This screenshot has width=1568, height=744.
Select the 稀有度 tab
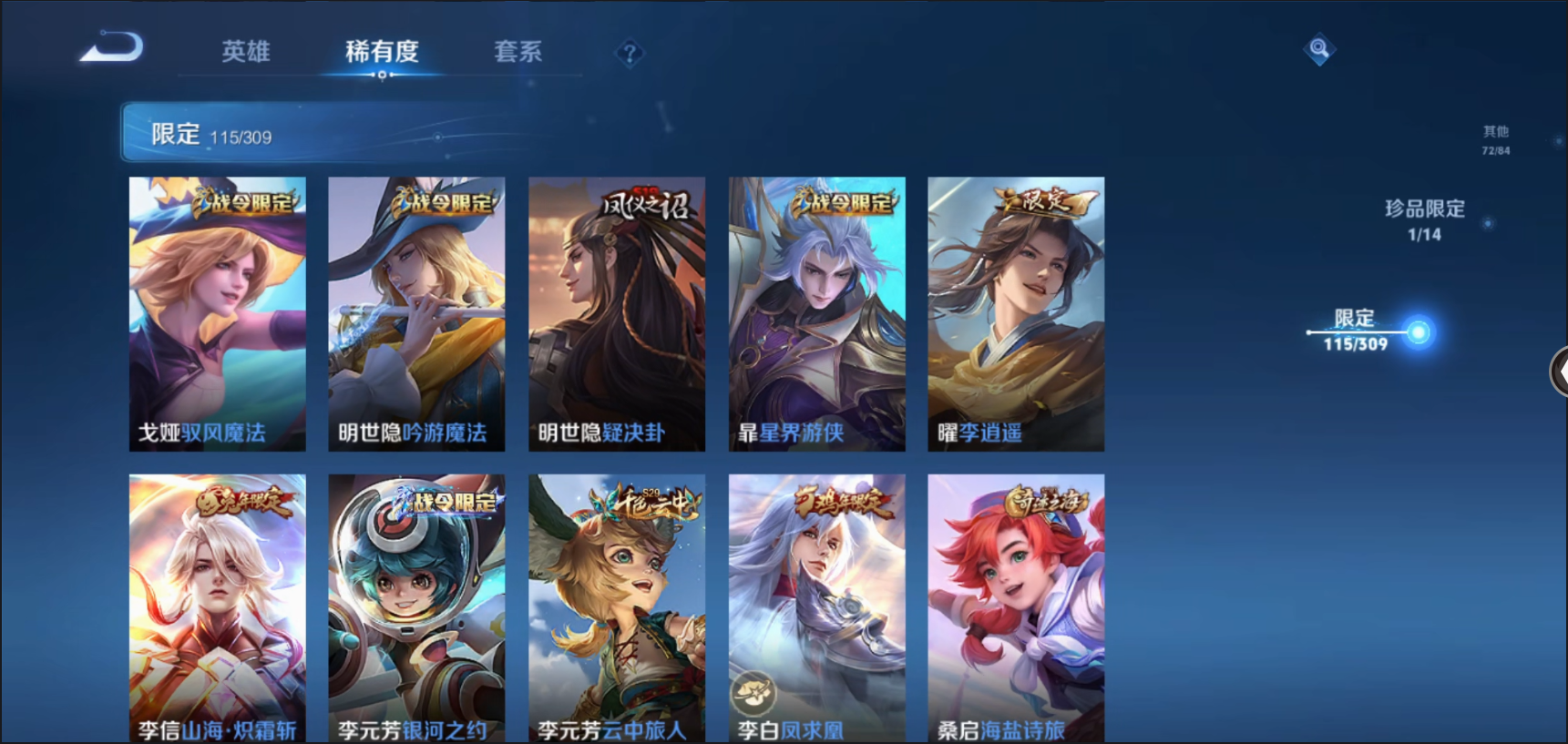[x=382, y=52]
